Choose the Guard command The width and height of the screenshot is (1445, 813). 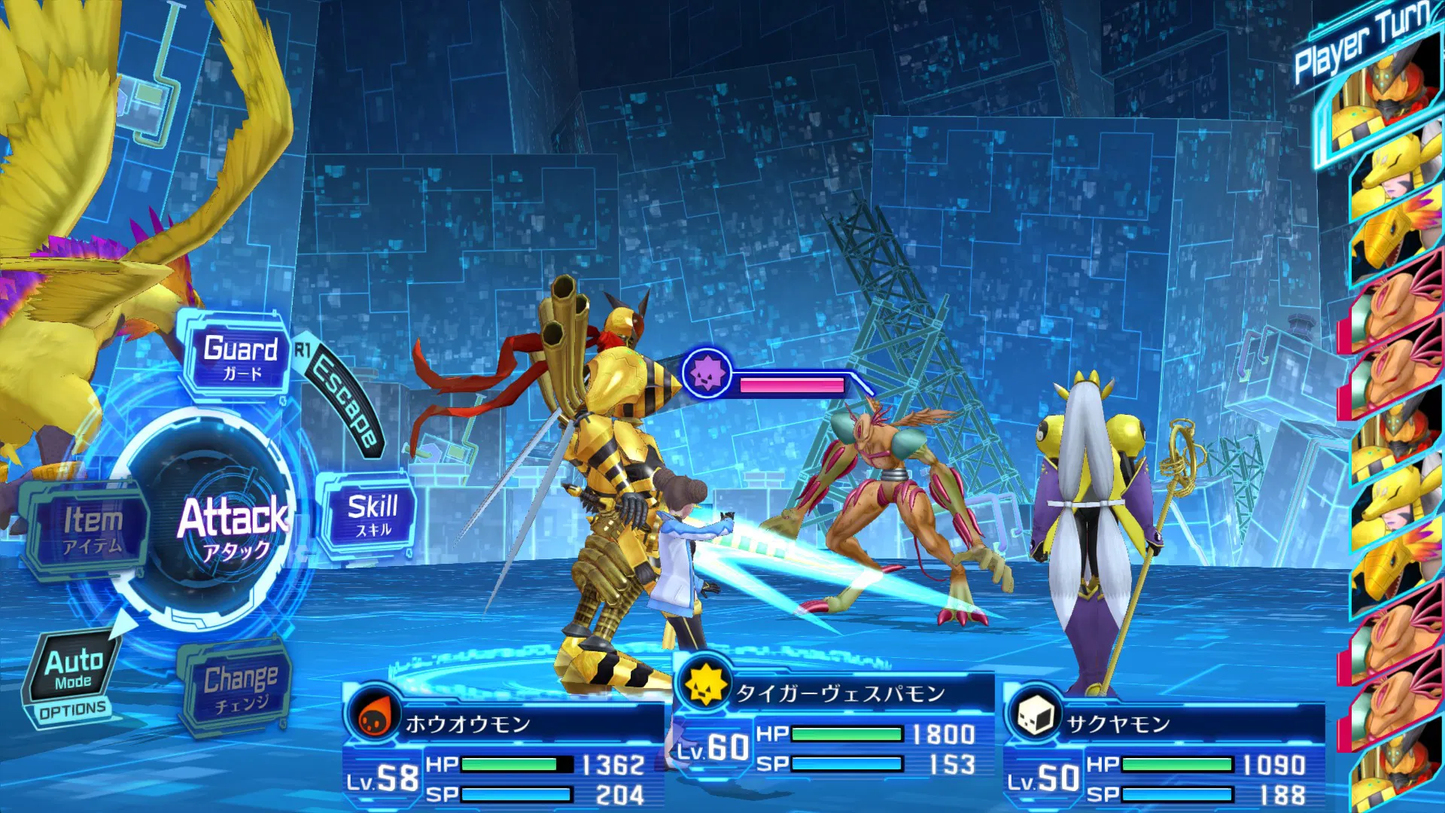point(239,356)
